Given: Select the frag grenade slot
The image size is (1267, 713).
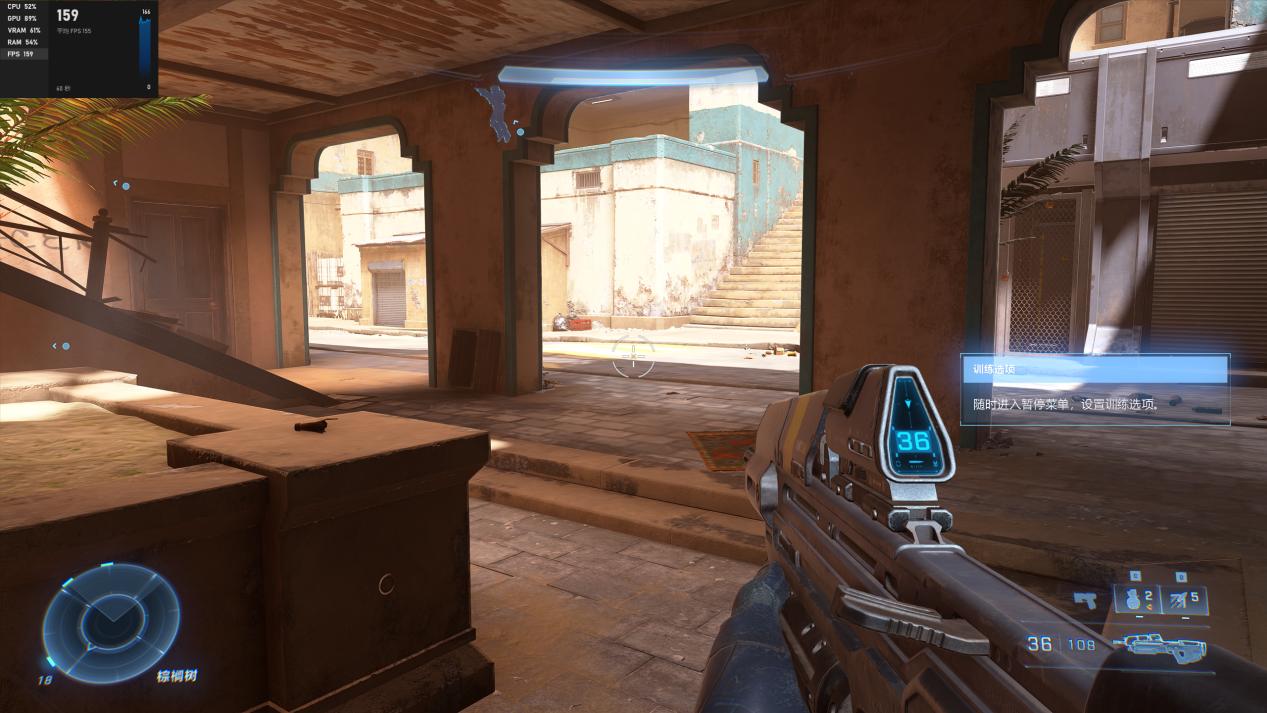Looking at the screenshot, I should point(1136,599).
